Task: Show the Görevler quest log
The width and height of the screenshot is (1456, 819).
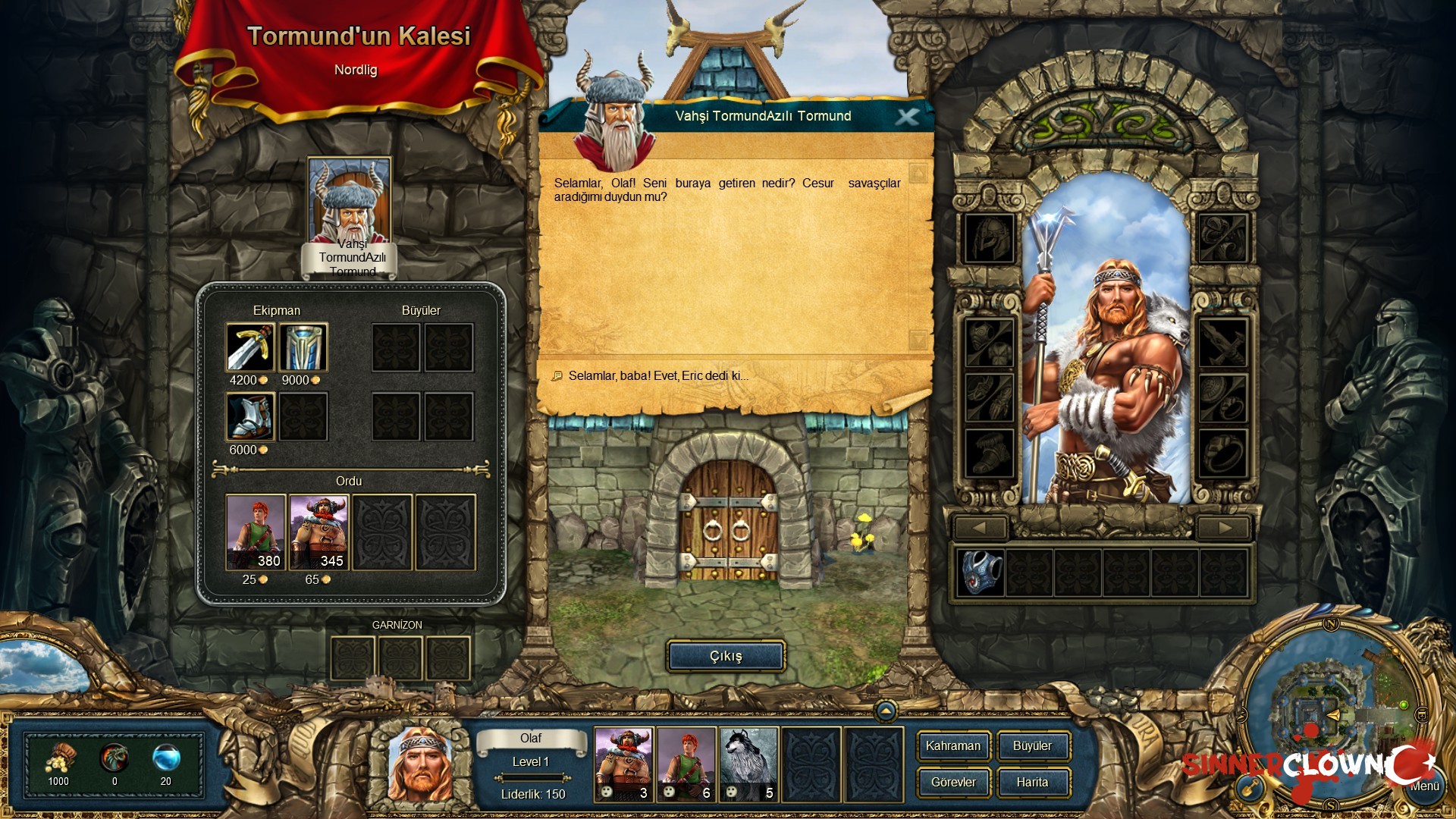Action: [x=953, y=783]
